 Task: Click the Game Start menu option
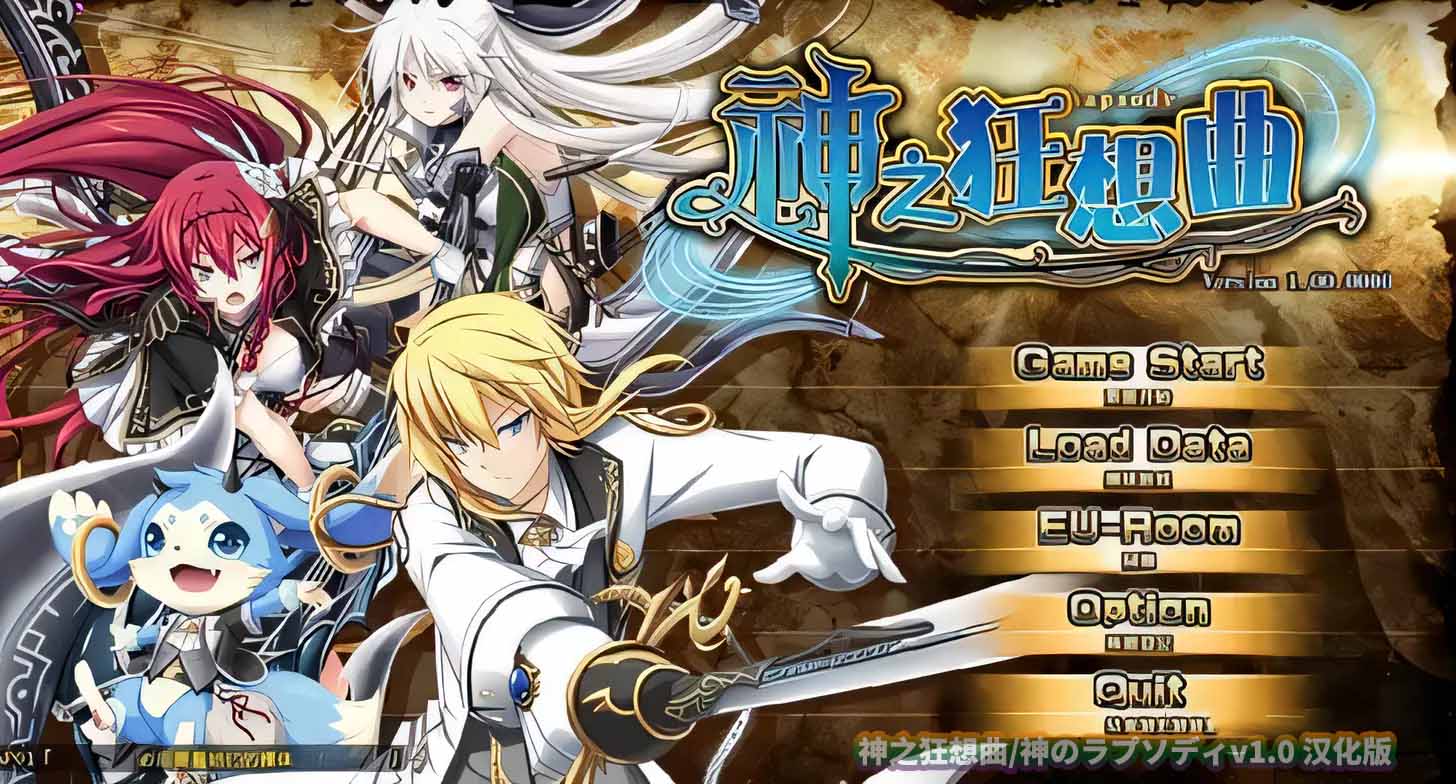tap(1140, 363)
